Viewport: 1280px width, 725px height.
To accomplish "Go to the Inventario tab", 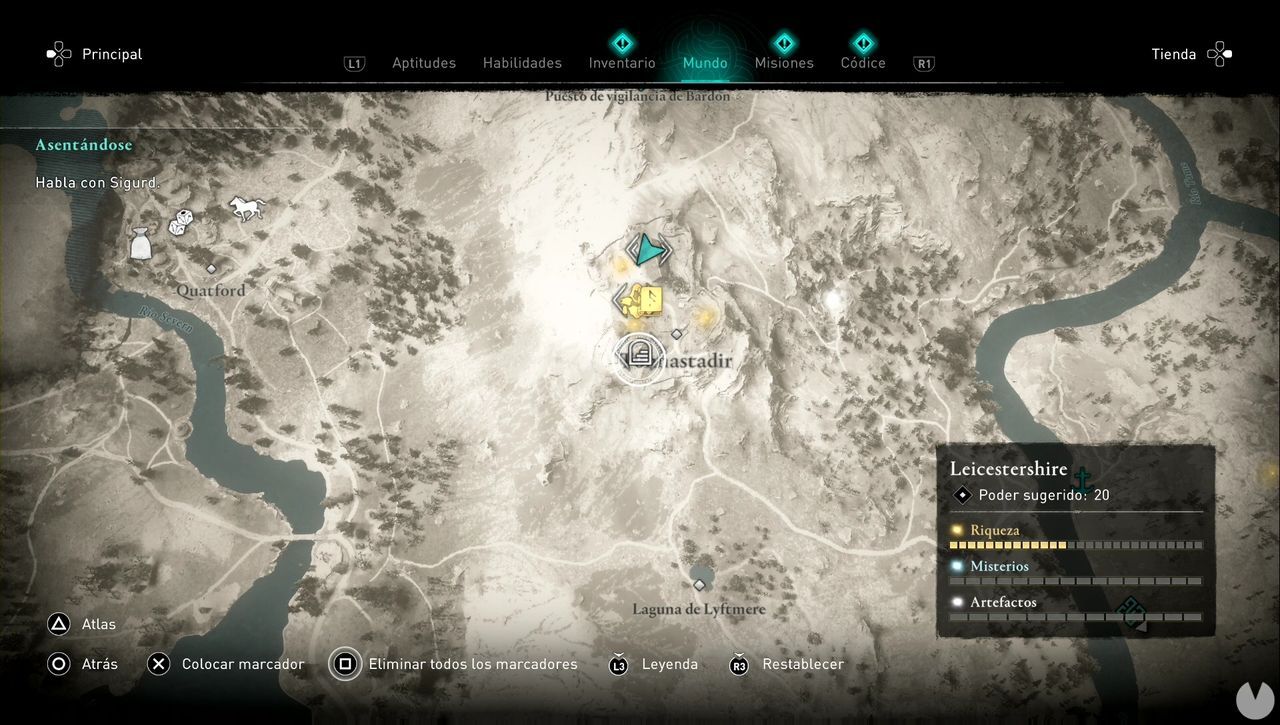I will click(622, 63).
